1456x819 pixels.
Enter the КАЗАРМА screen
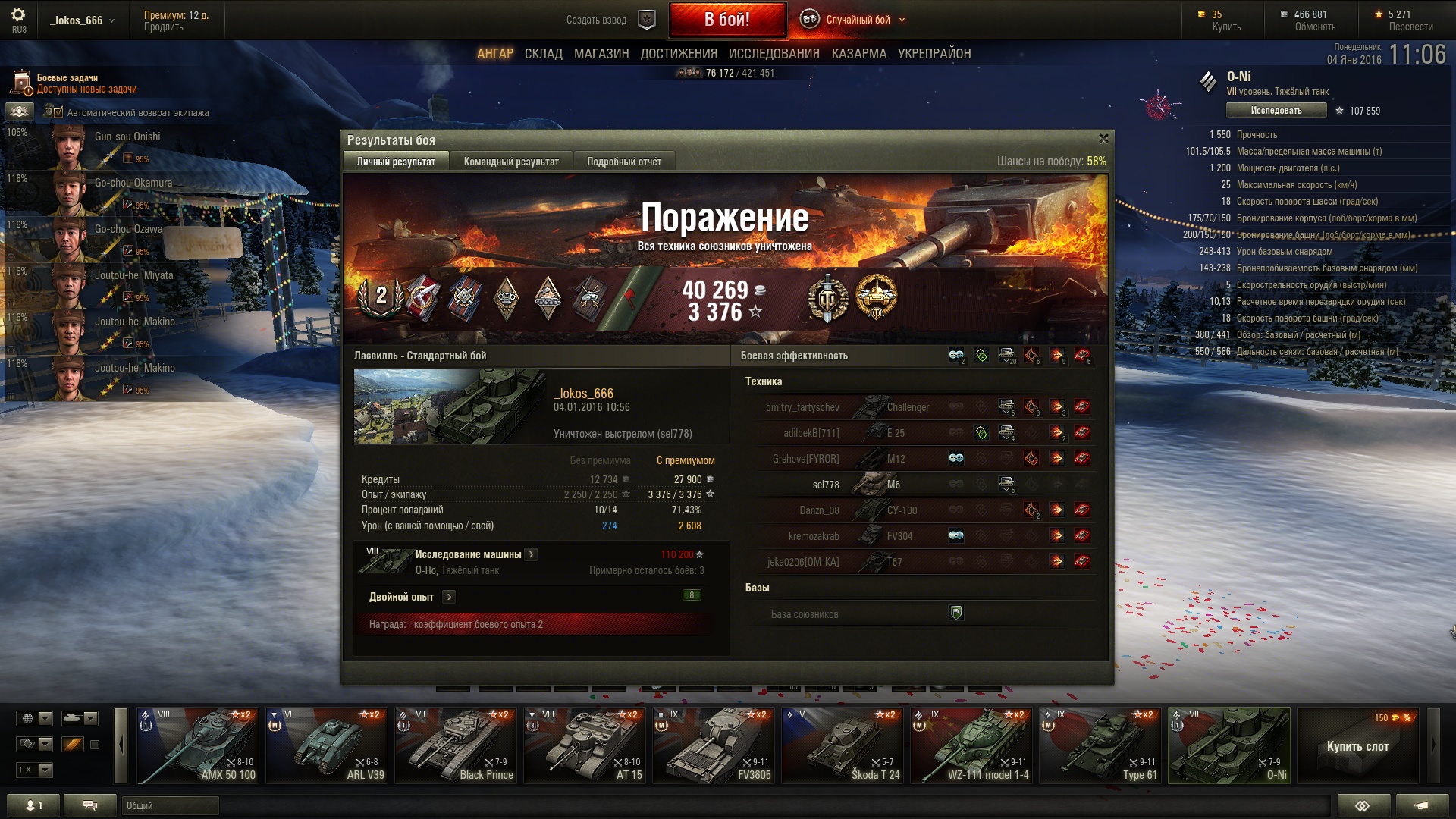[x=858, y=54]
